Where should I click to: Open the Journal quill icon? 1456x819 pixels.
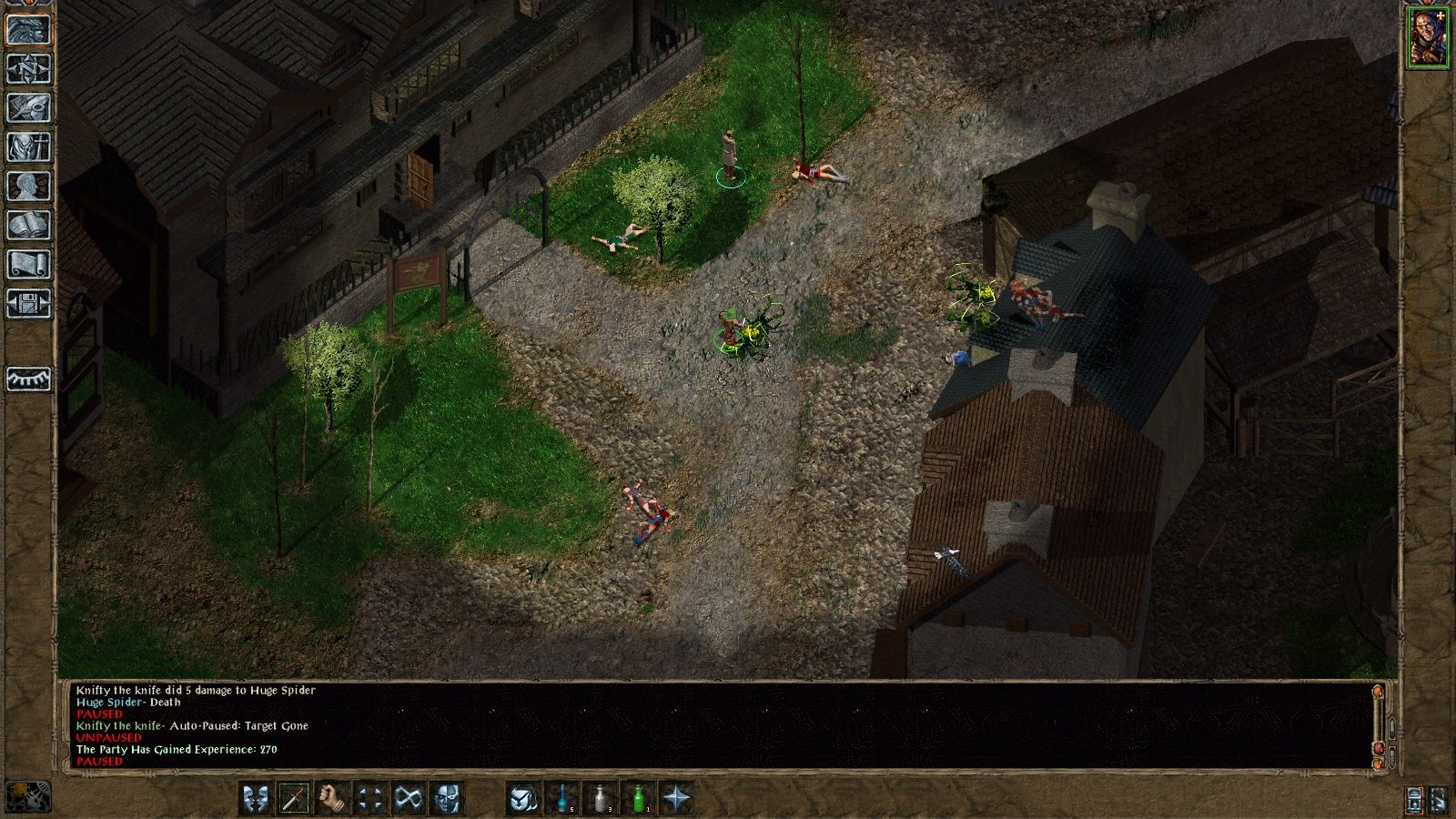pos(27,106)
